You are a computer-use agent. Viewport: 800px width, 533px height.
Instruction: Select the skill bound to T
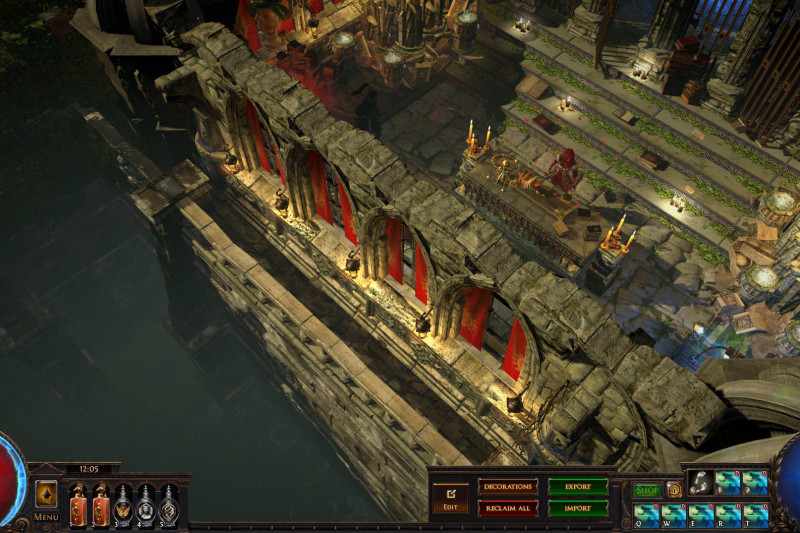[x=756, y=515]
